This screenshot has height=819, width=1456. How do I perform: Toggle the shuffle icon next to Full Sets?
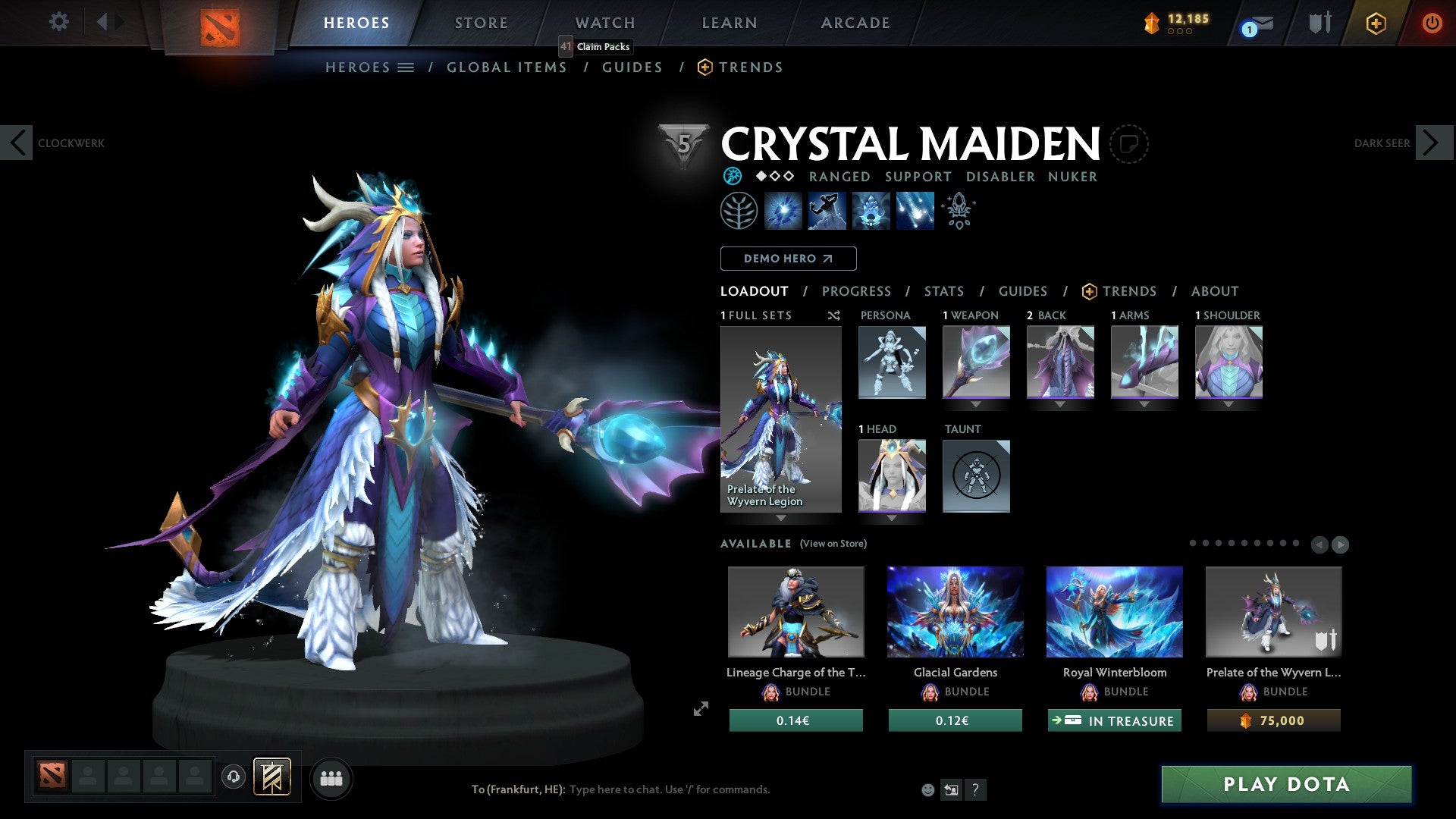click(834, 315)
